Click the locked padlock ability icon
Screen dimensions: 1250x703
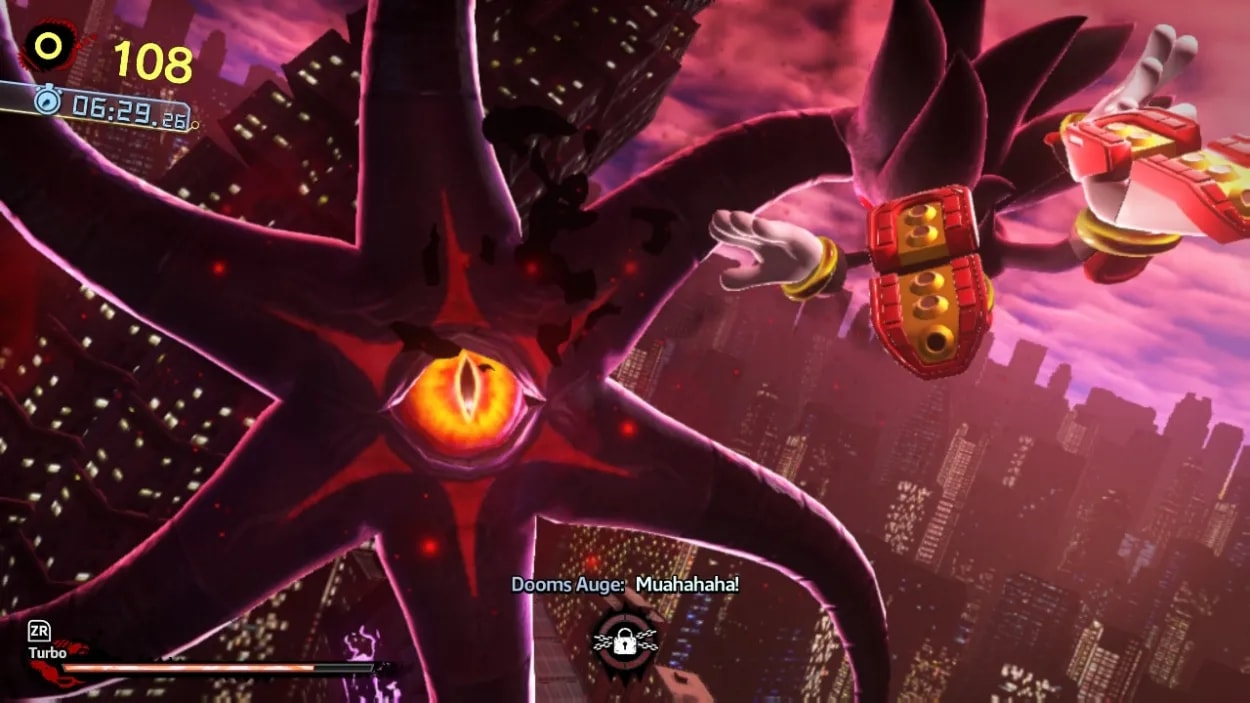point(625,643)
